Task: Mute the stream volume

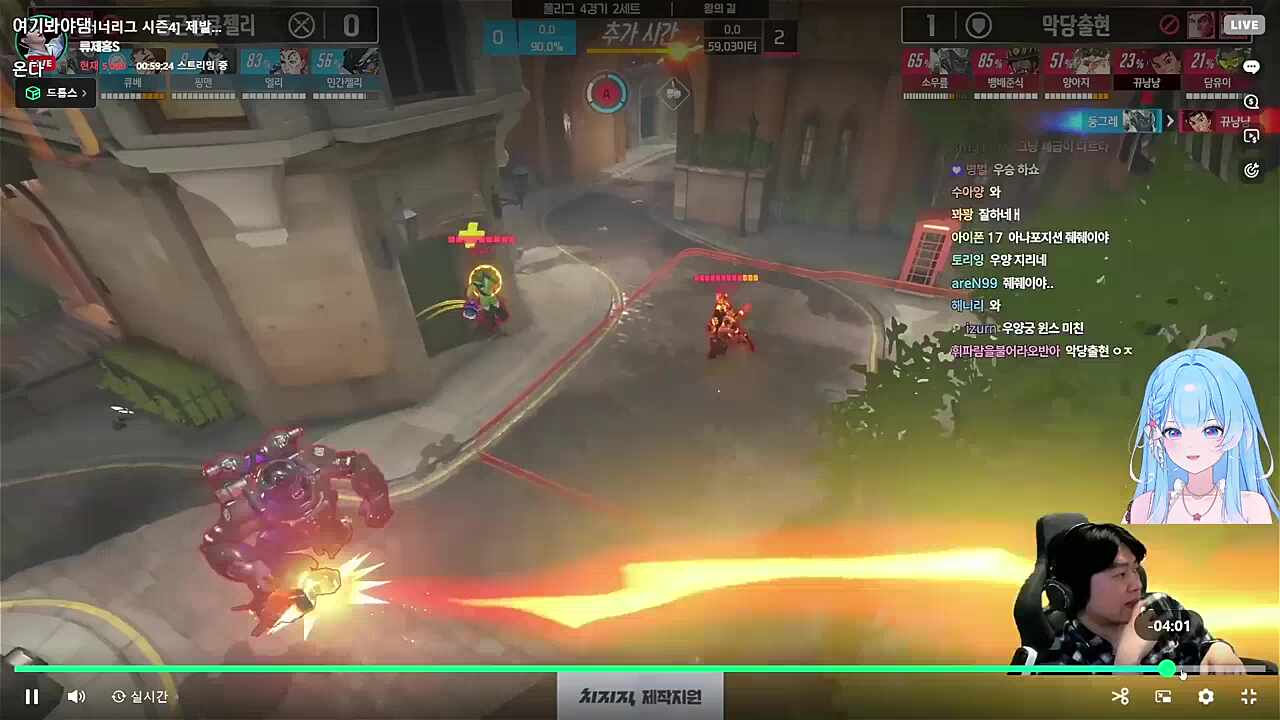Action: pyautogui.click(x=77, y=696)
